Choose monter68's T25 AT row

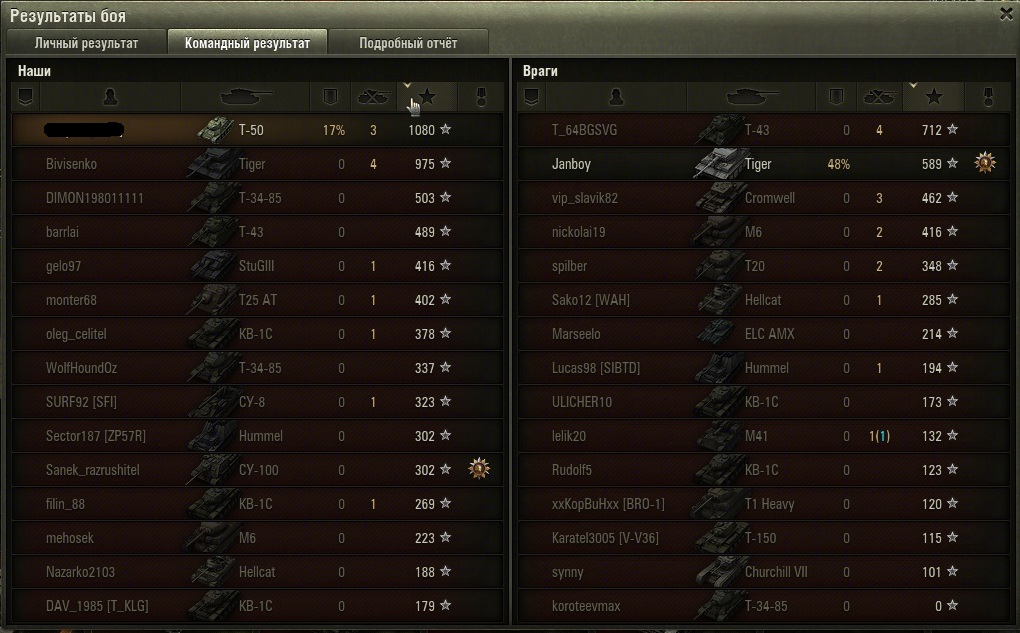(250, 300)
